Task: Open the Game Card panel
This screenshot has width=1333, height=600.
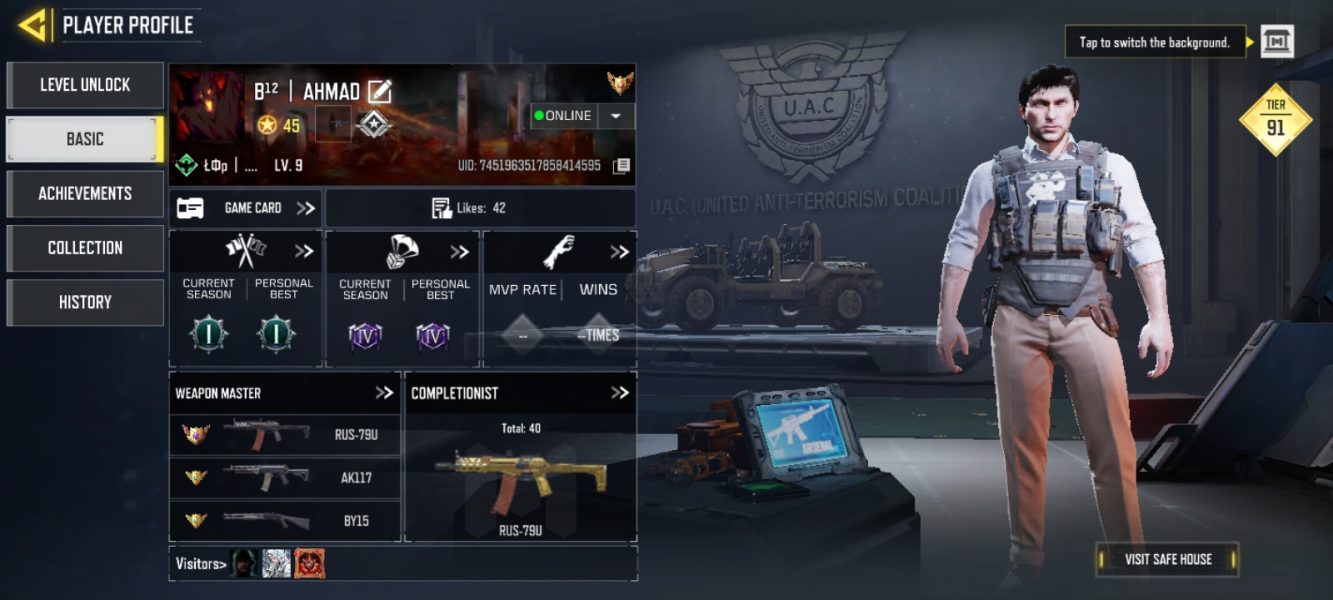Action: [245, 208]
